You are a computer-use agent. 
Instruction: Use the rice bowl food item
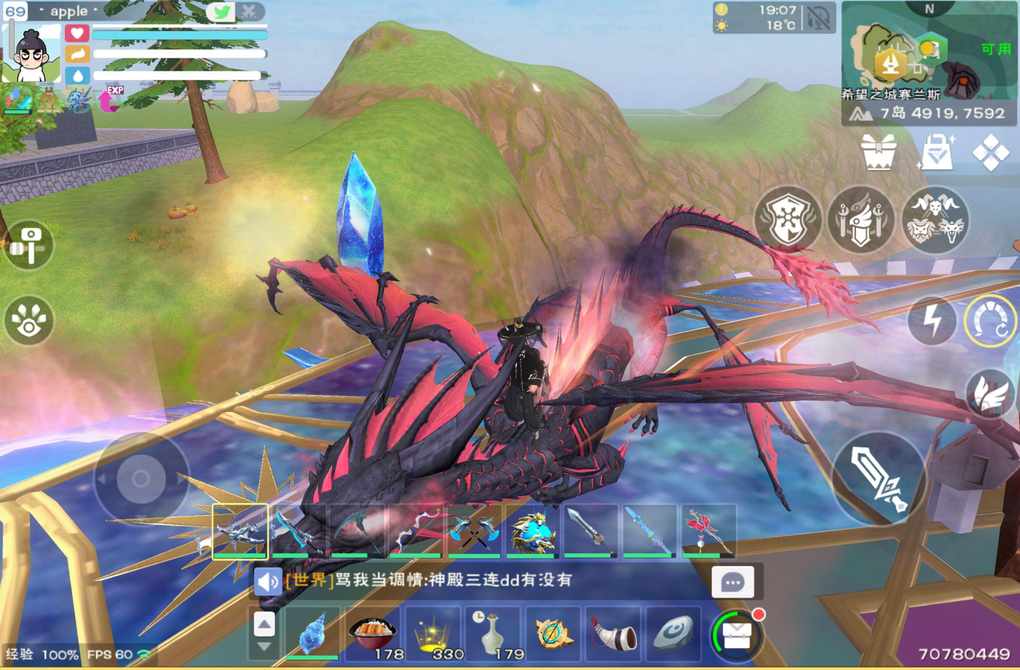tap(373, 633)
